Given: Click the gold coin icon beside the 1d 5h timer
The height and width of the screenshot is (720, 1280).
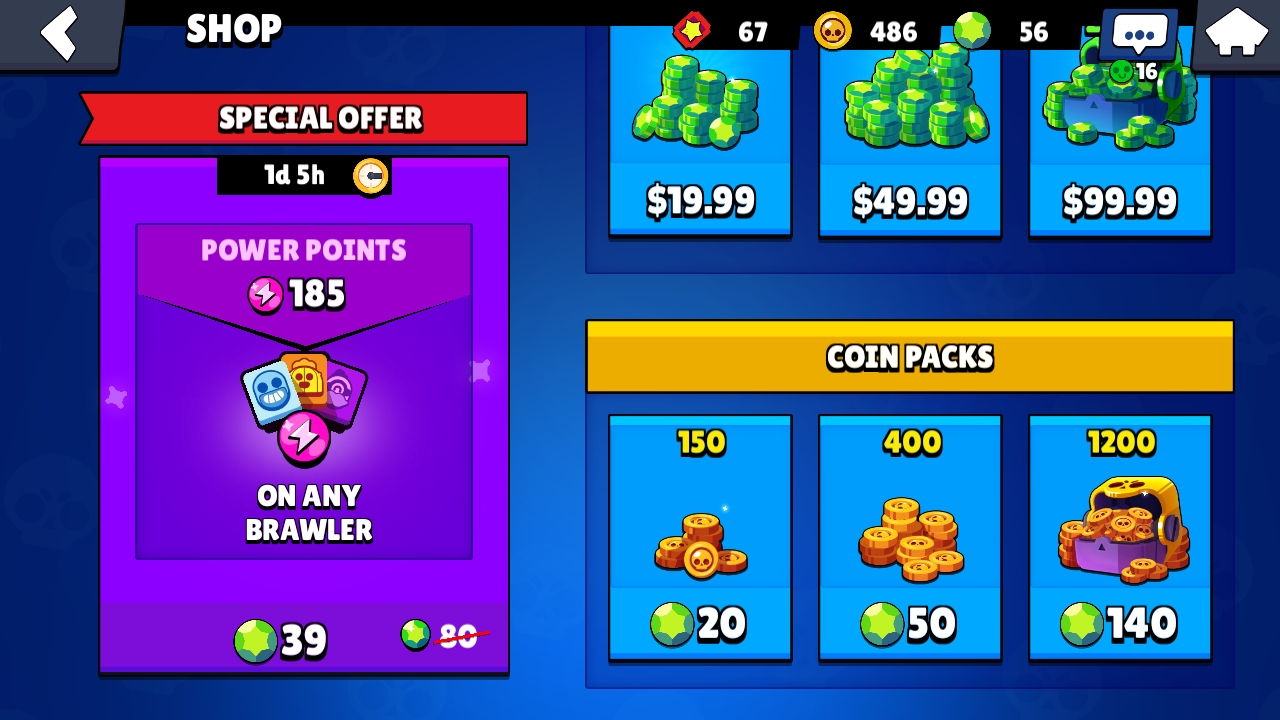Looking at the screenshot, I should pyautogui.click(x=370, y=175).
